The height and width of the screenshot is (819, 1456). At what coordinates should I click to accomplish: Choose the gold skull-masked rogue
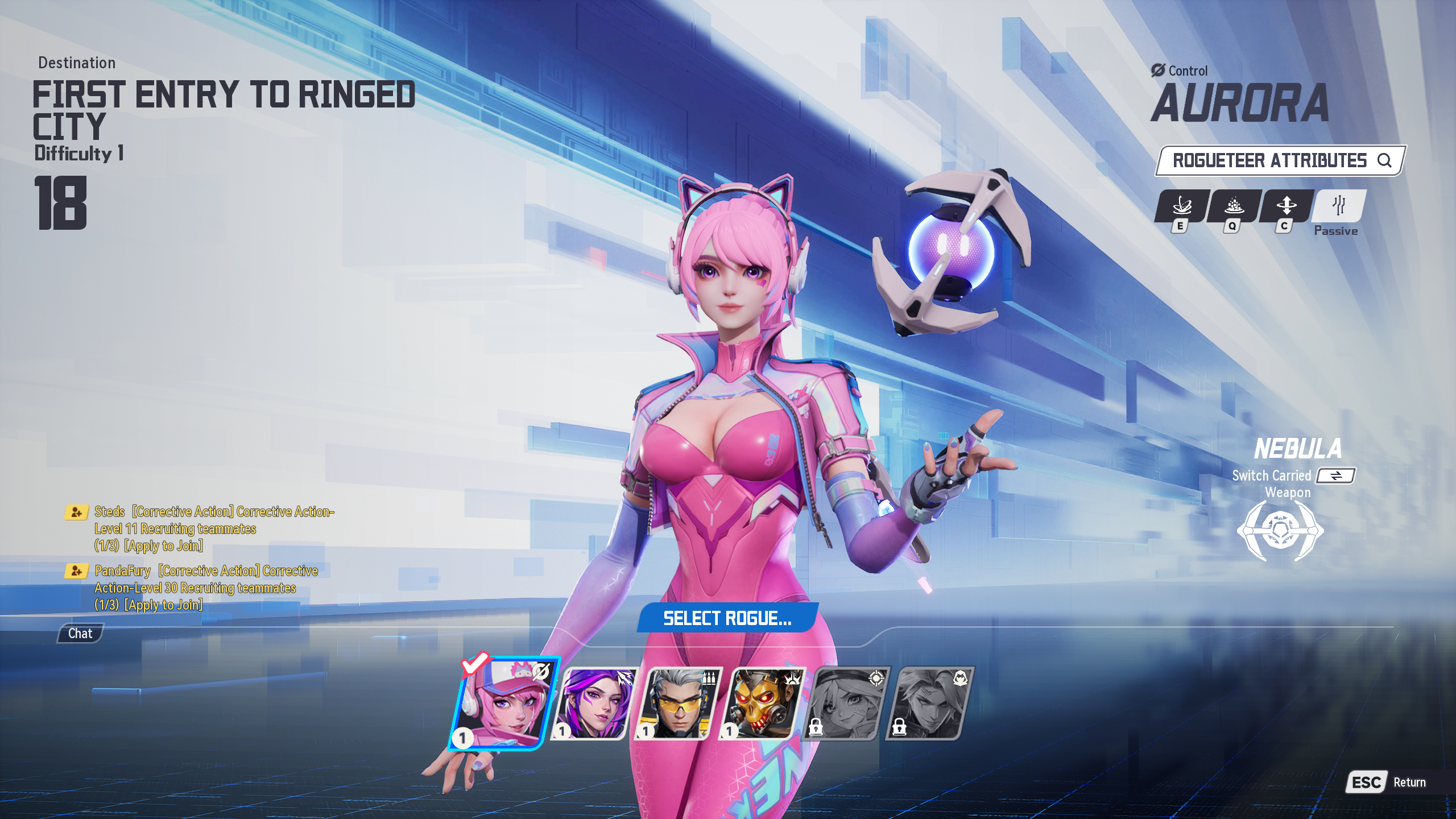762,704
